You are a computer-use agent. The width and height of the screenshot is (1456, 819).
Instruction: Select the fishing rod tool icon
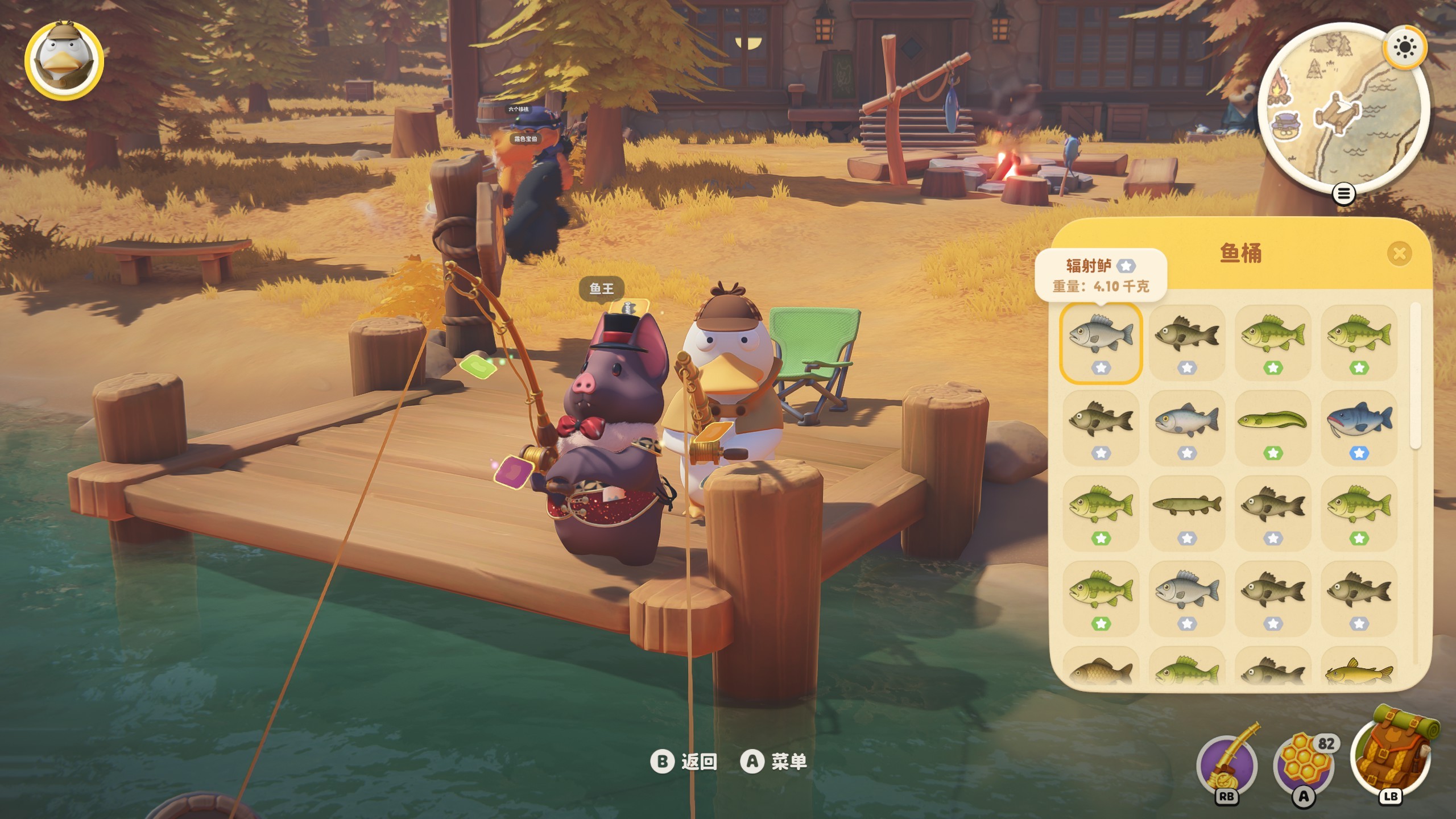[x=1227, y=765]
